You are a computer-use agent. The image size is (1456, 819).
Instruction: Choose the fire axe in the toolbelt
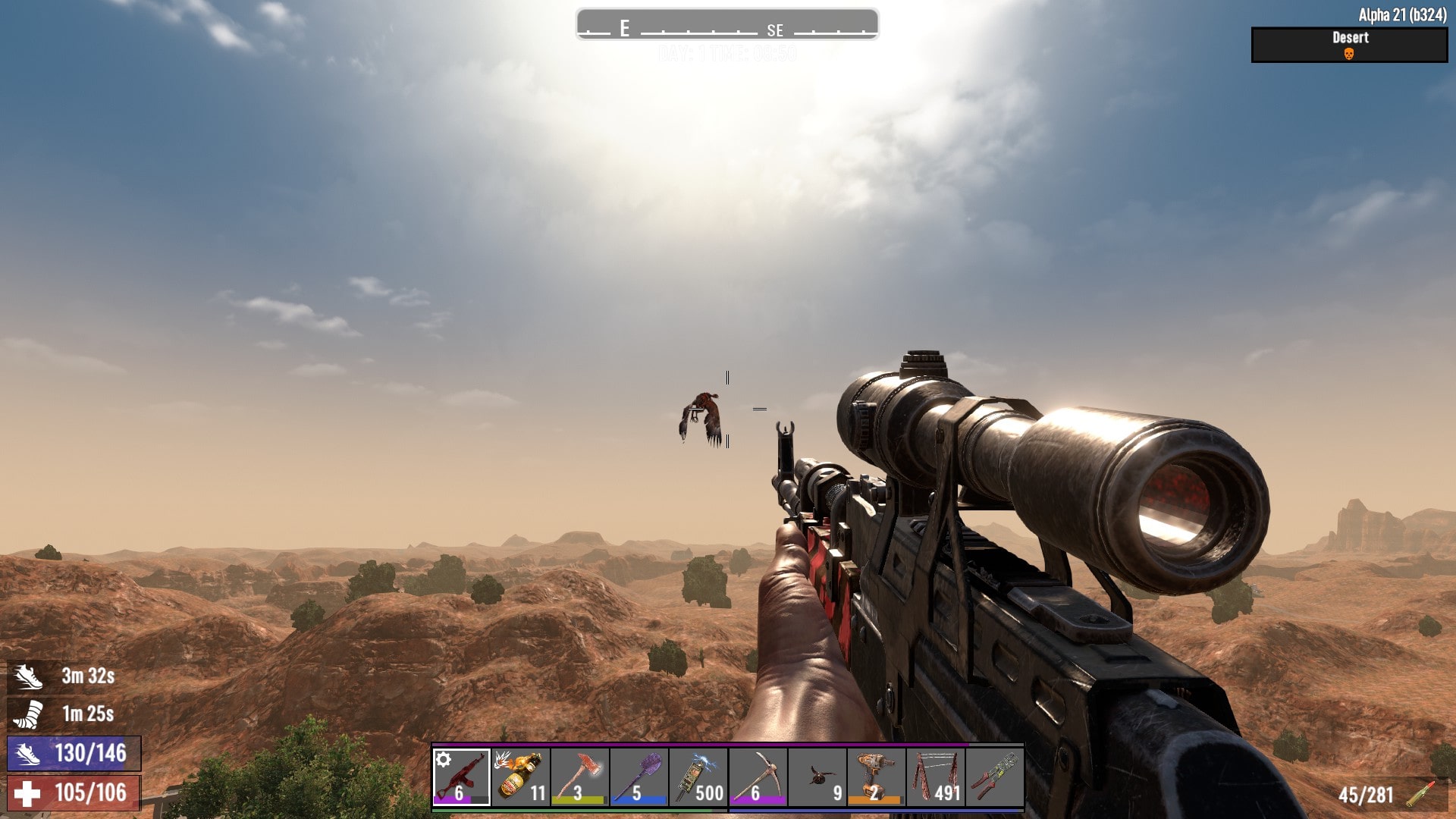(x=579, y=777)
